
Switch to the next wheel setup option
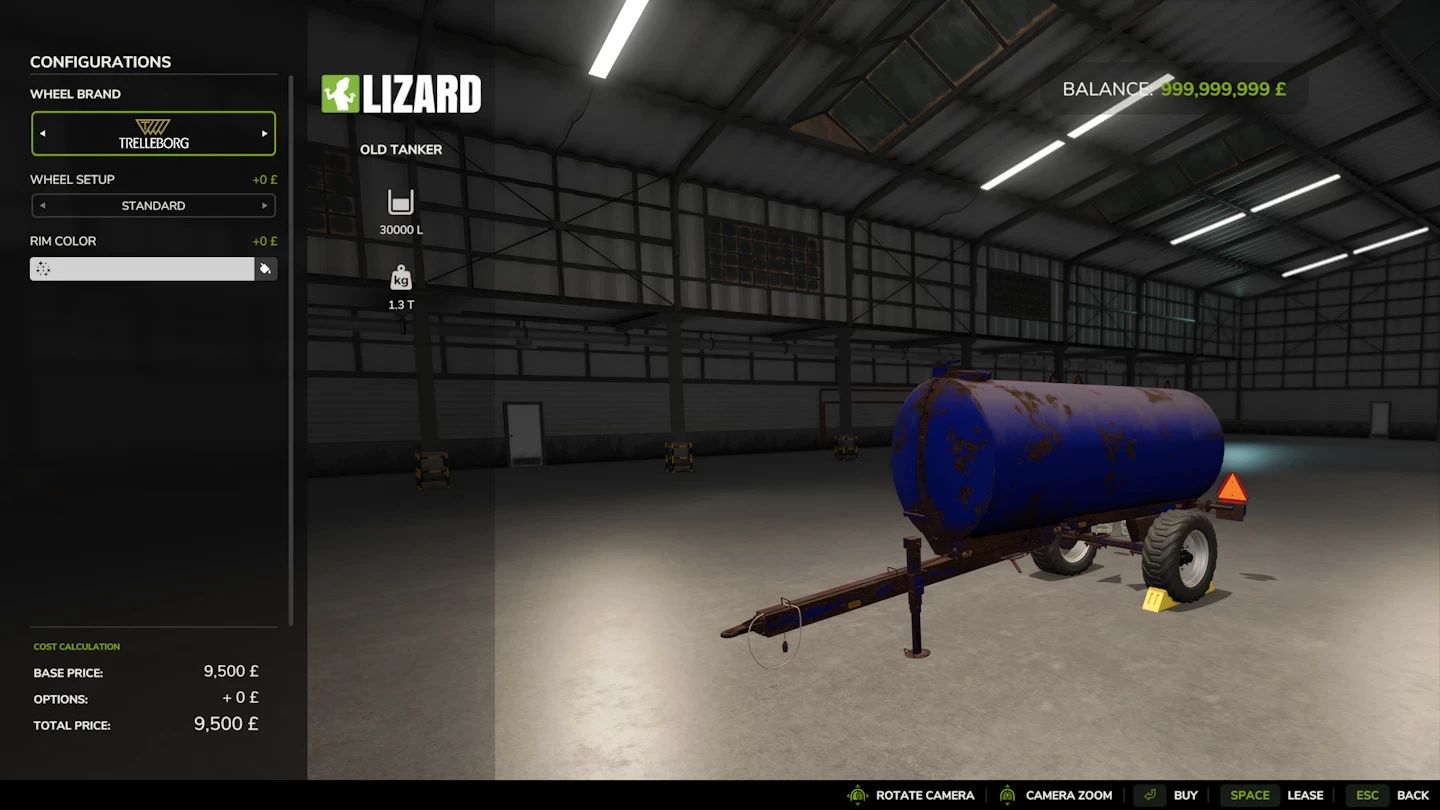coord(265,205)
